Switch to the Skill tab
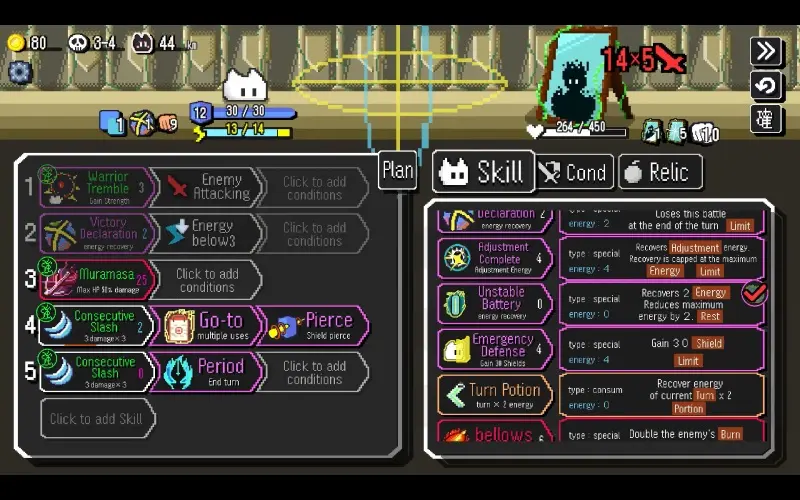 pos(482,173)
